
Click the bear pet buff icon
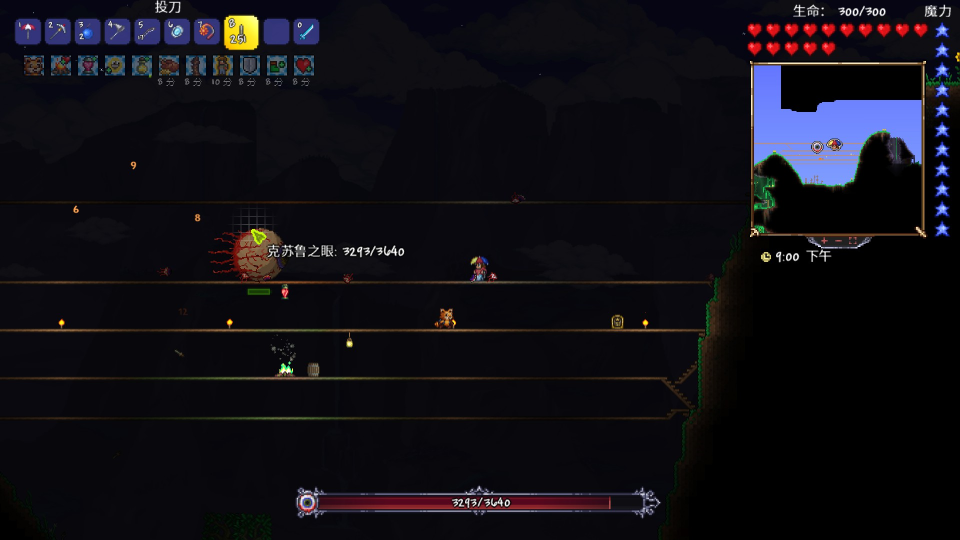click(33, 66)
